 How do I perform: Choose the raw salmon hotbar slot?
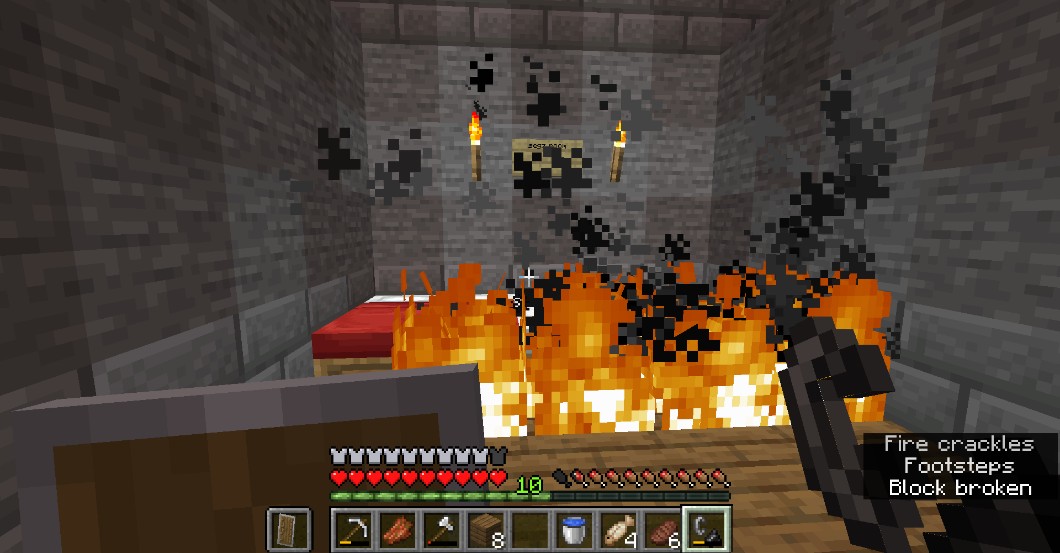pos(396,527)
